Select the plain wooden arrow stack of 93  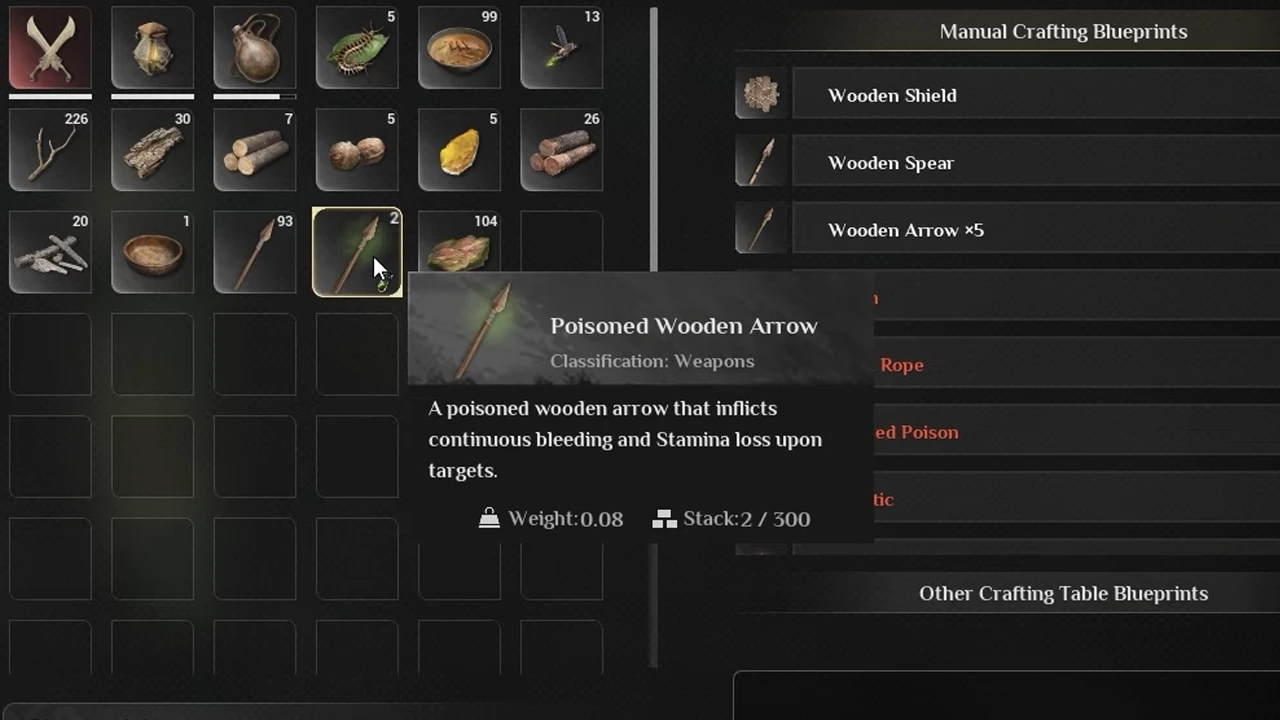[x=254, y=252]
